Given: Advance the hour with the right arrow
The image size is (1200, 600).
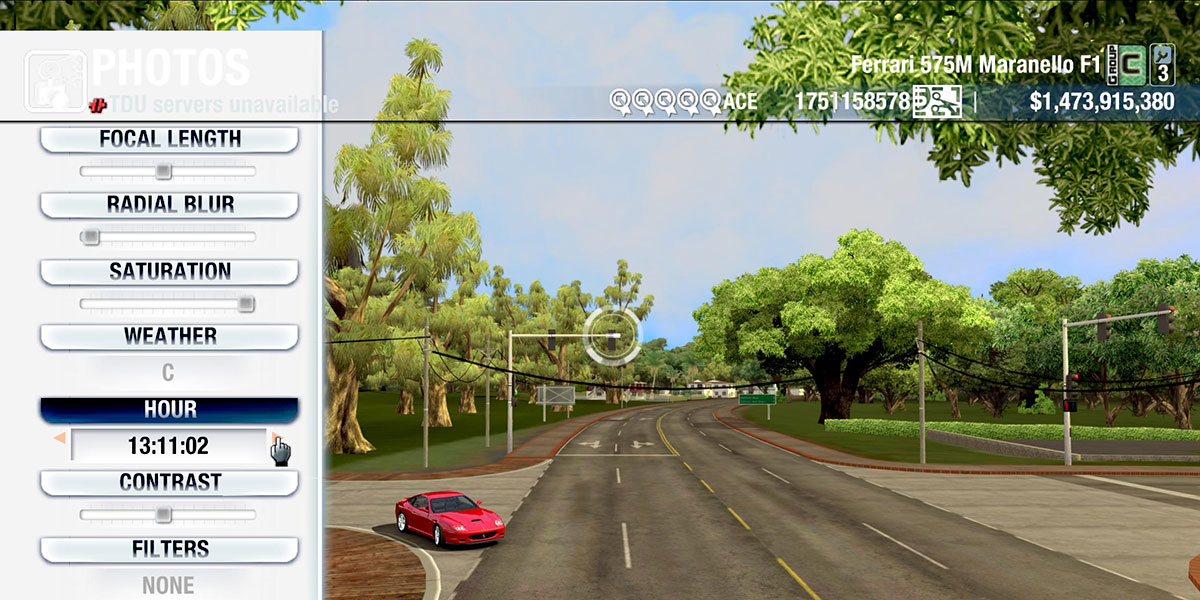Looking at the screenshot, I should tap(275, 439).
